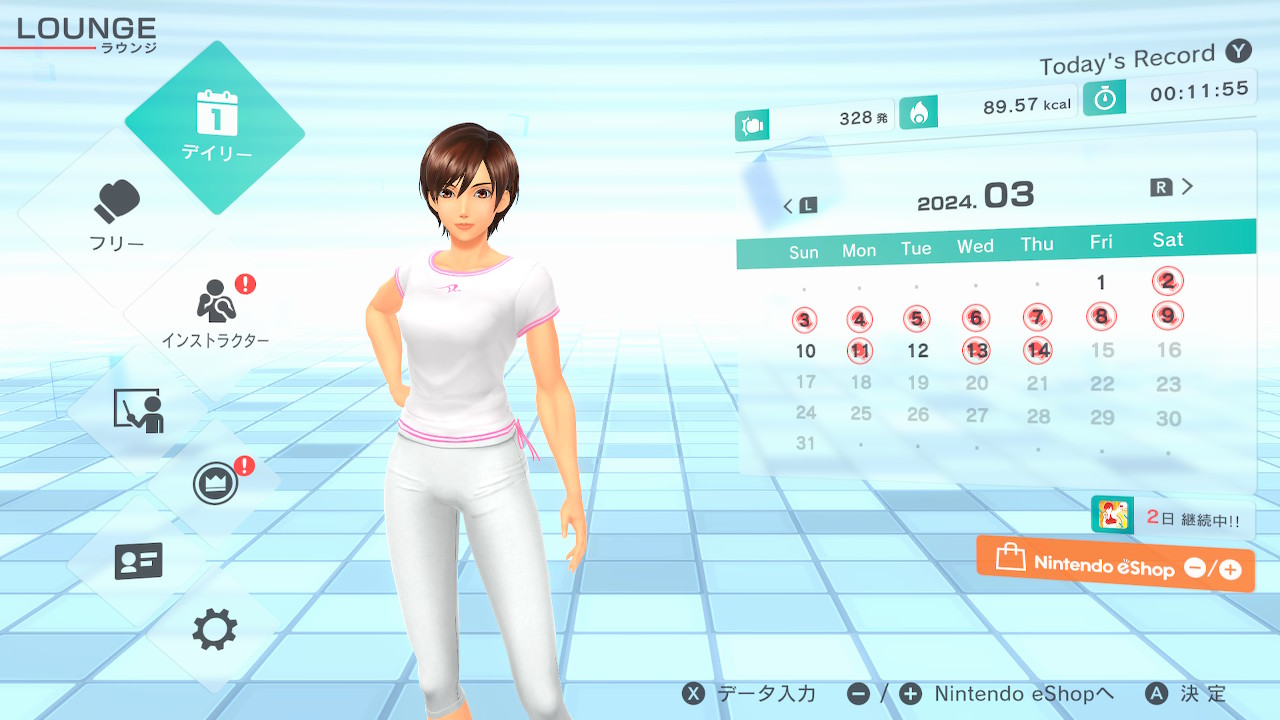Go to the previous calendar month arrow
This screenshot has height=720, width=1280.
pos(798,206)
